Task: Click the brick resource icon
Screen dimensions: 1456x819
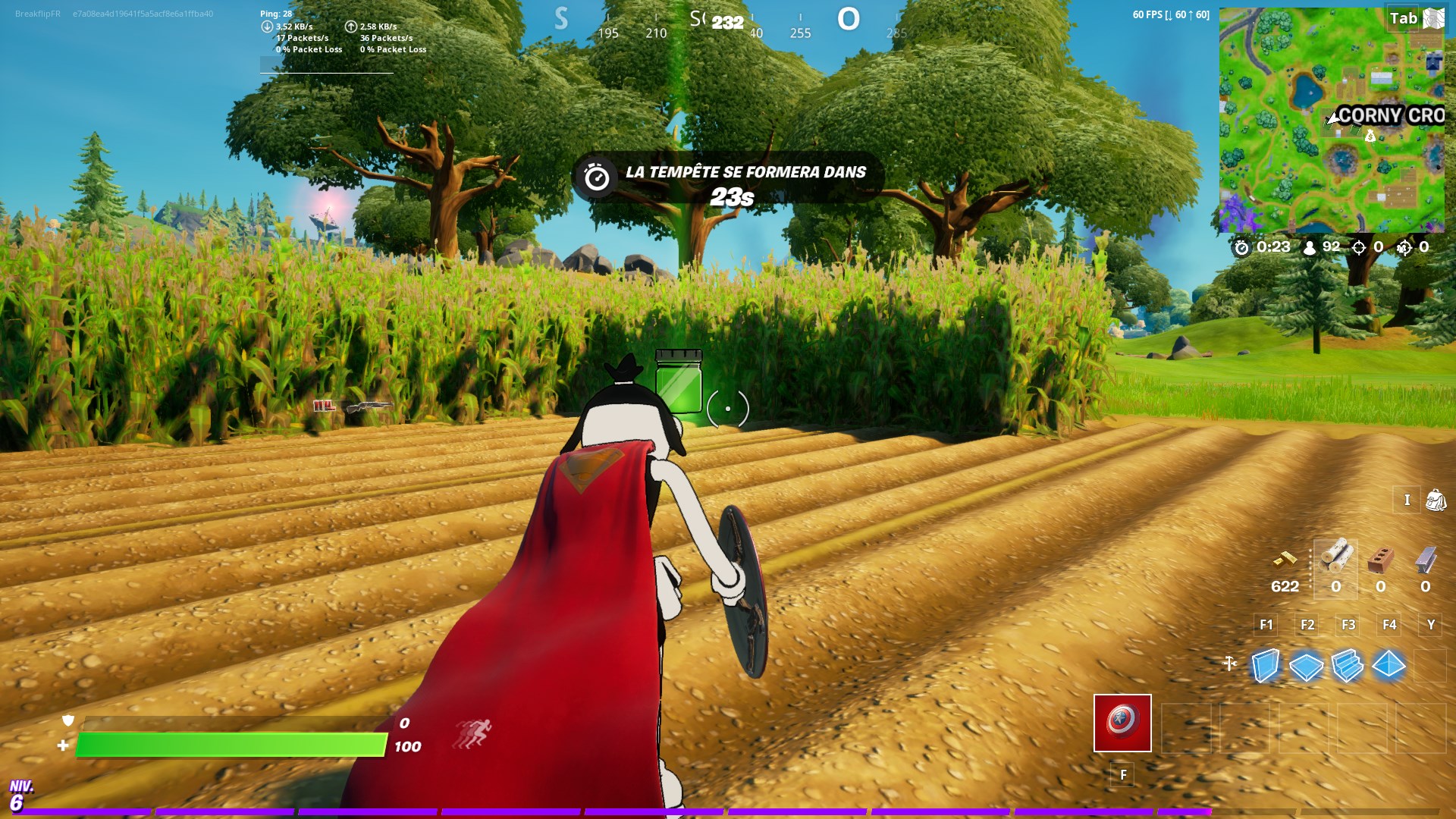Action: 1381,559
